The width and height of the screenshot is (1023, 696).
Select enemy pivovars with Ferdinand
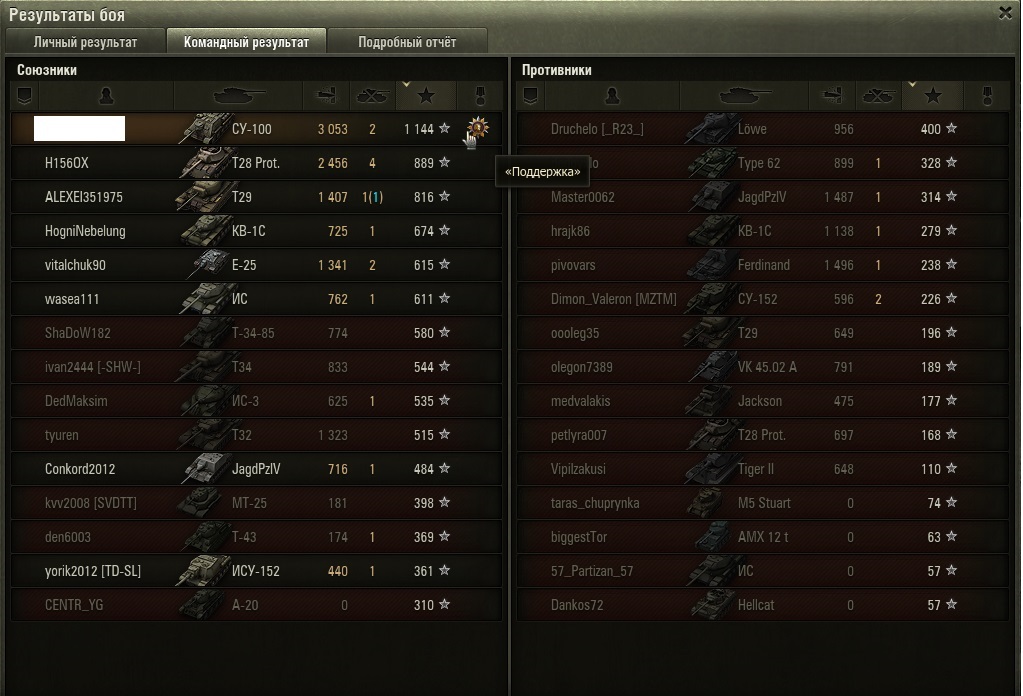point(762,265)
